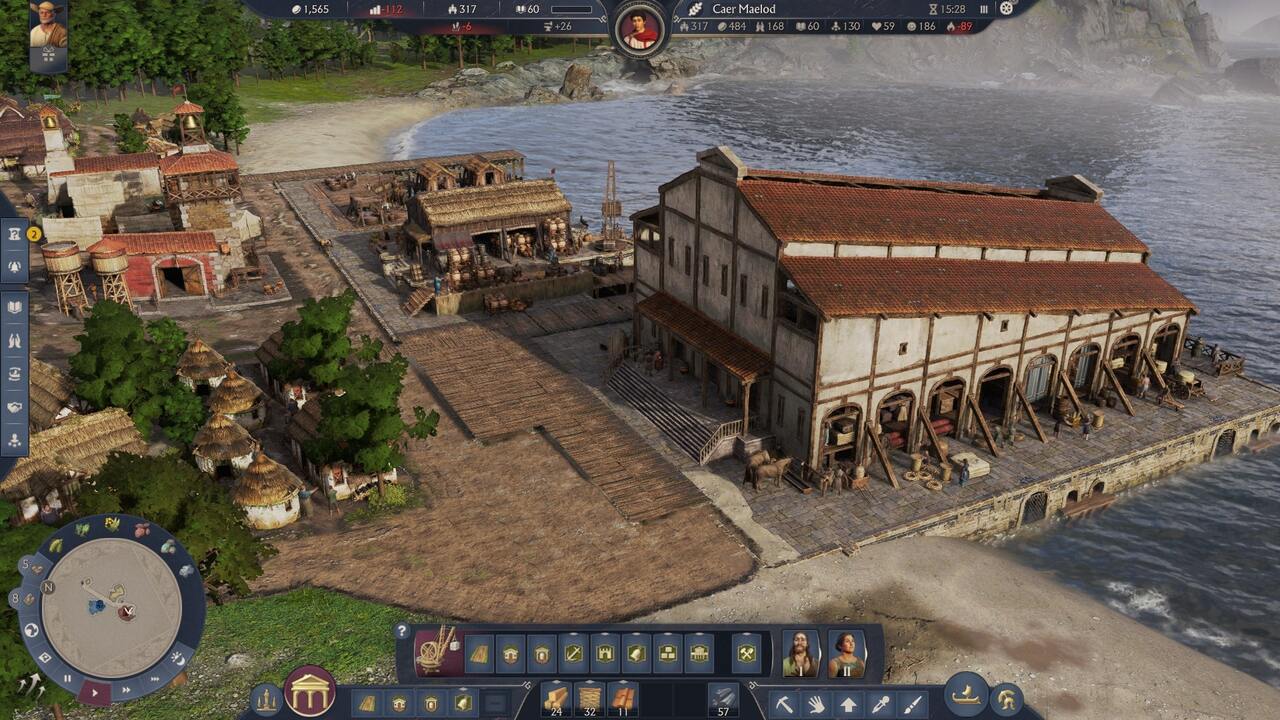Click the circular minimap

pos(113,607)
